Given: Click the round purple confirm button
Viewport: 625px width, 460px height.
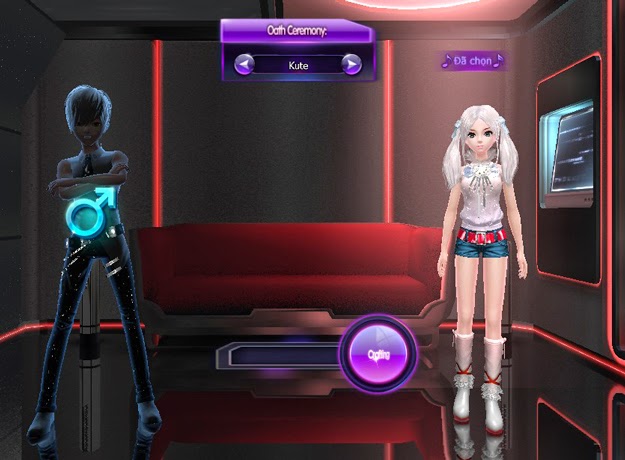Looking at the screenshot, I should tap(377, 354).
